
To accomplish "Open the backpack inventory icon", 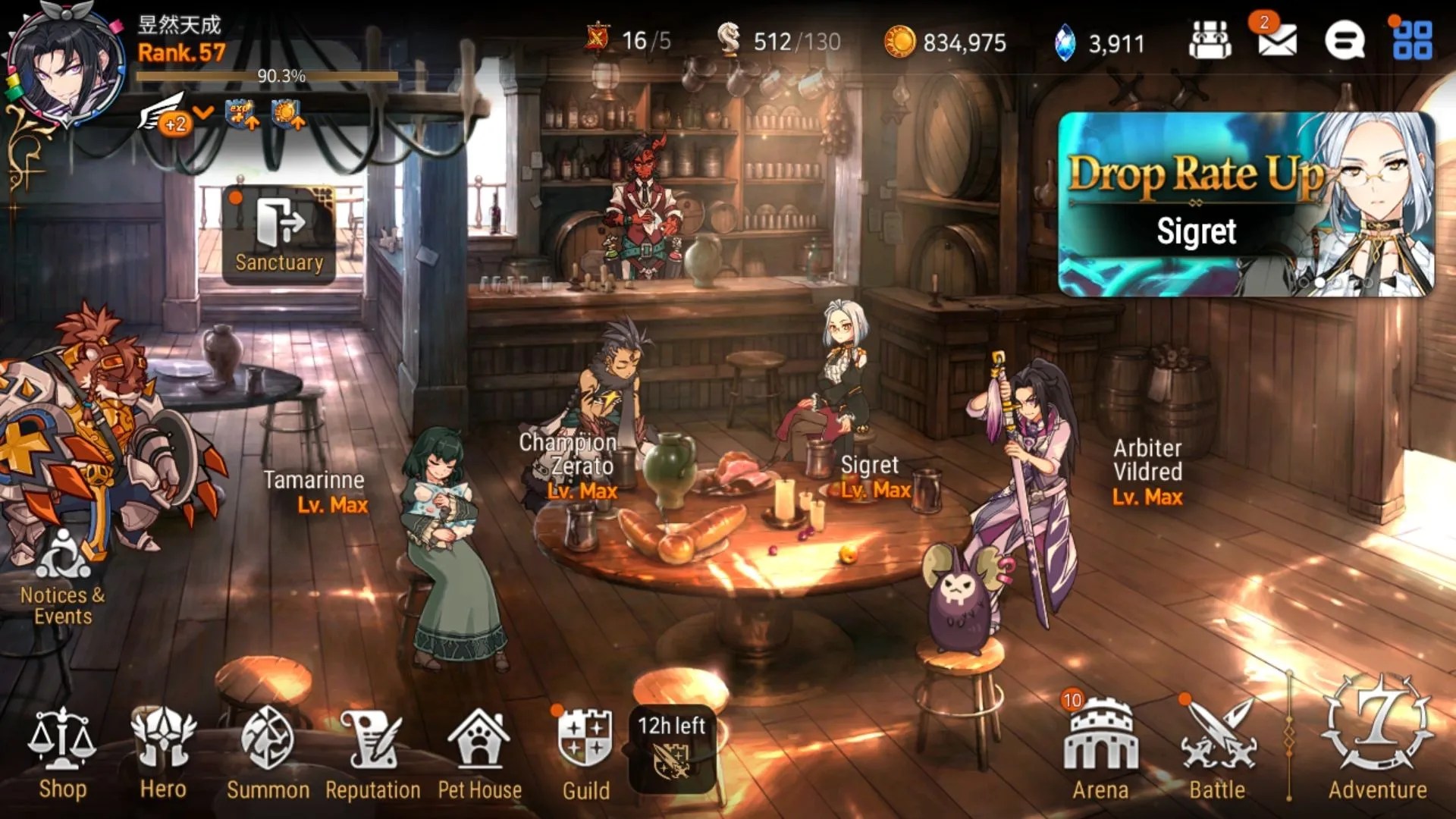I will 1210,40.
